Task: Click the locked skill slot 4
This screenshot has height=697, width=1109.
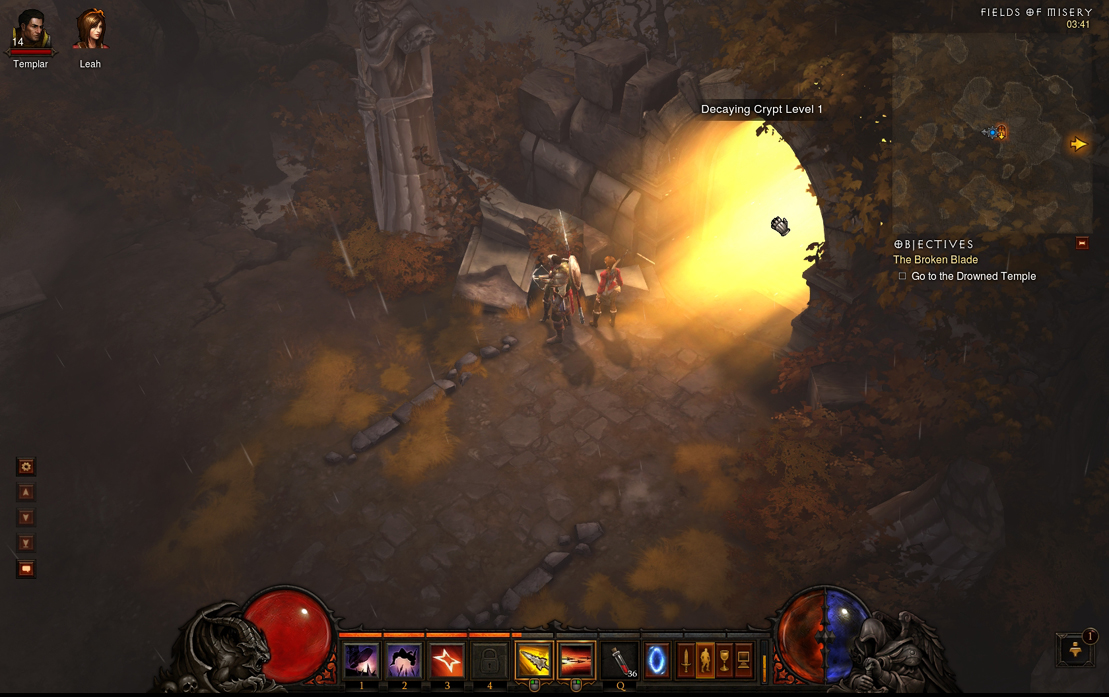Action: click(490, 661)
